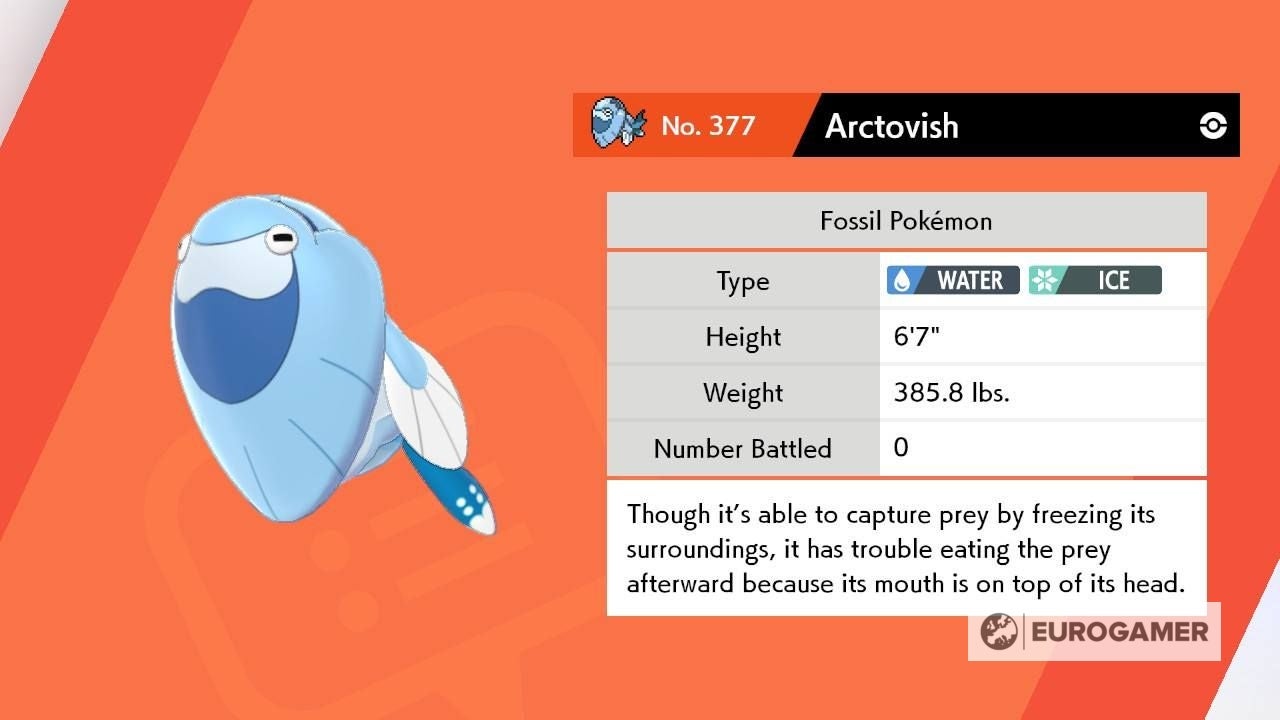Switch to the Arctovish name tab in the header
The width and height of the screenshot is (1280, 720).
tap(890, 126)
